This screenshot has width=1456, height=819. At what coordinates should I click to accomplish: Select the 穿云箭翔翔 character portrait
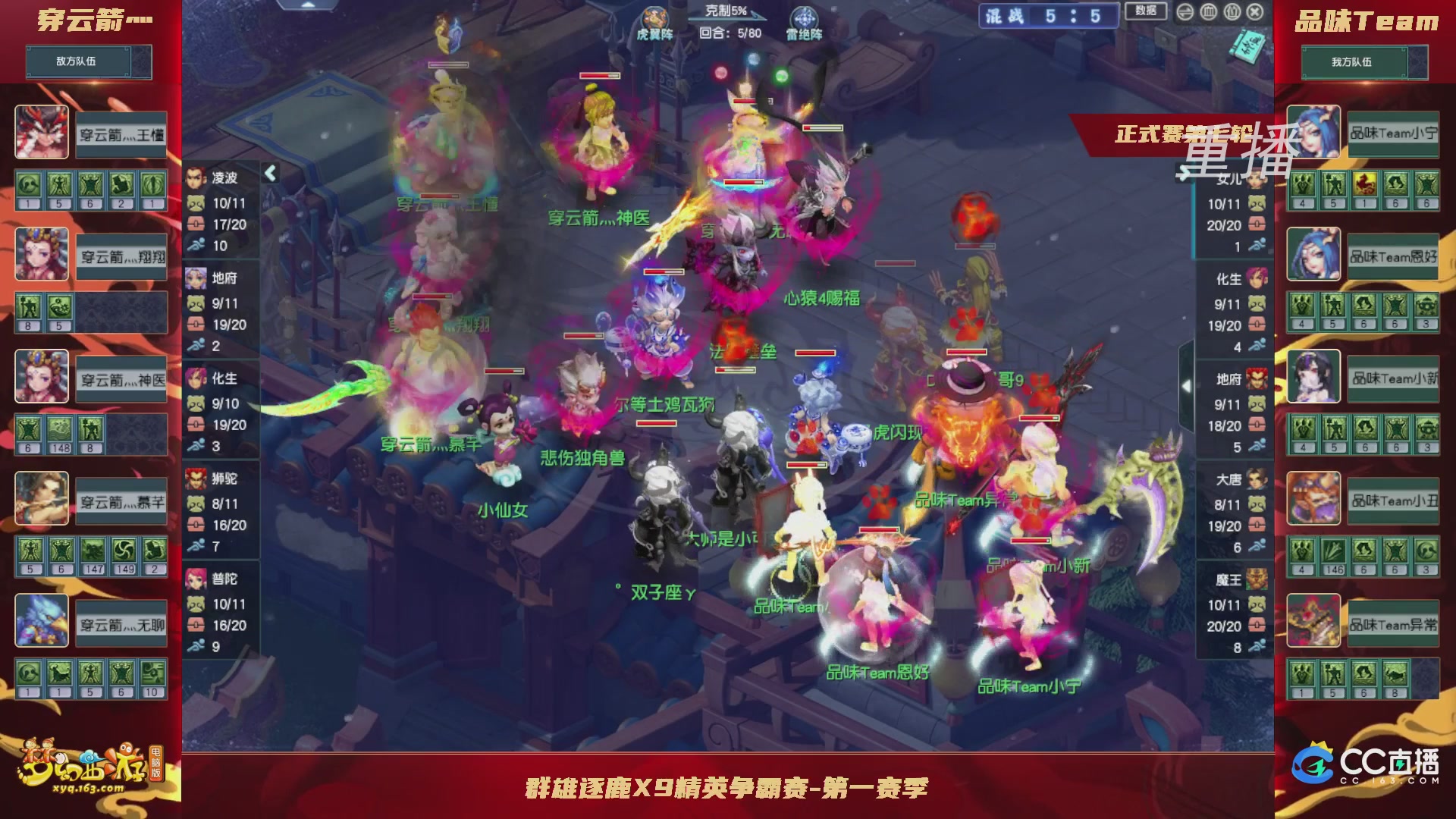[41, 256]
